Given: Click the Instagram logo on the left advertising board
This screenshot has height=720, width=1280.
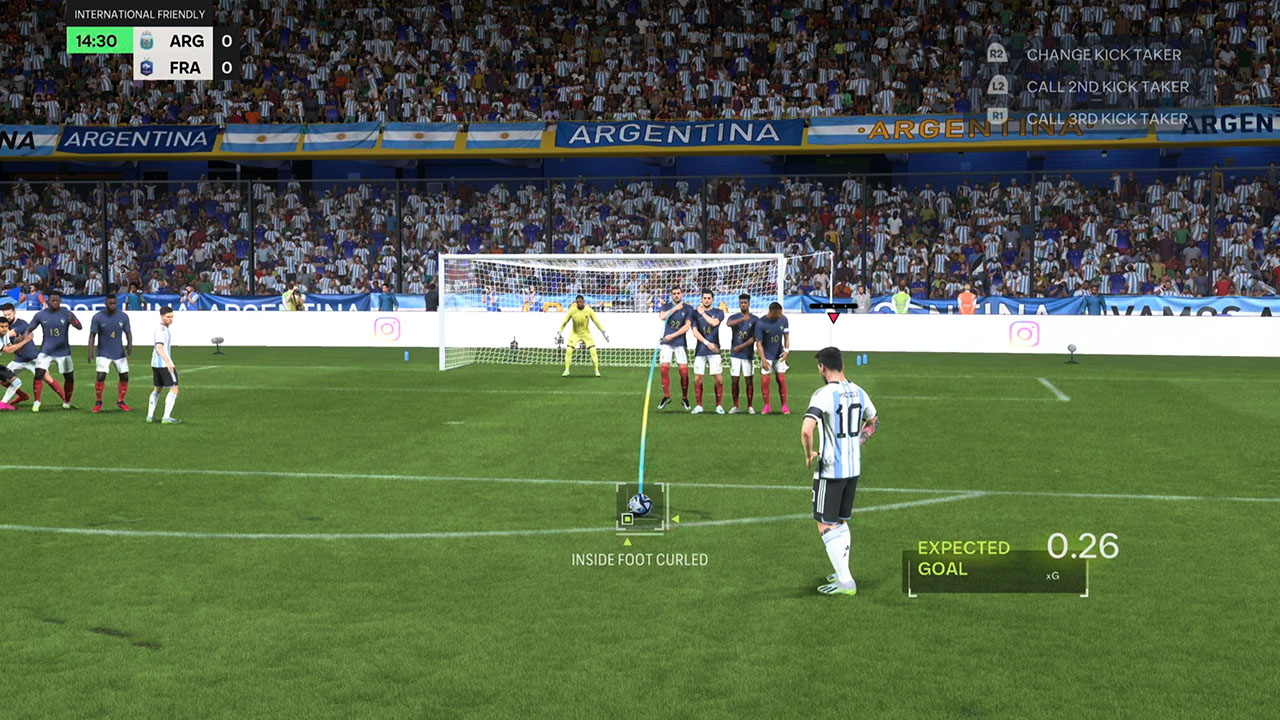Looking at the screenshot, I should tap(385, 328).
